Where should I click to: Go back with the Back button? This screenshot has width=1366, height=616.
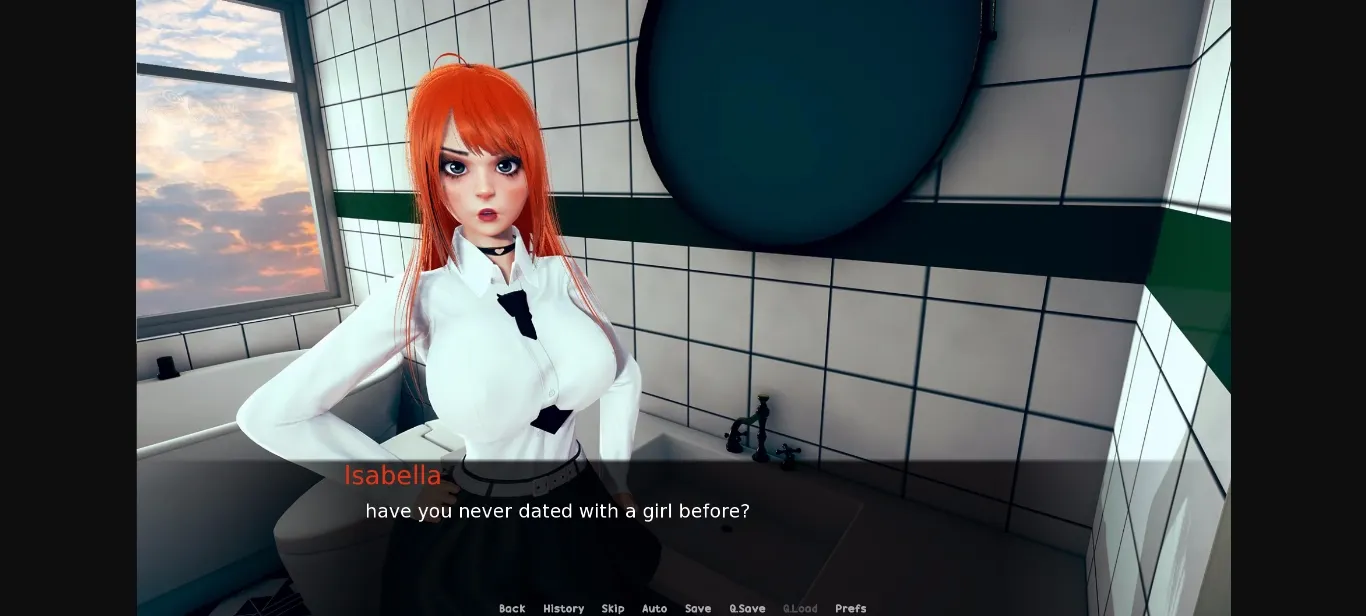tap(512, 608)
